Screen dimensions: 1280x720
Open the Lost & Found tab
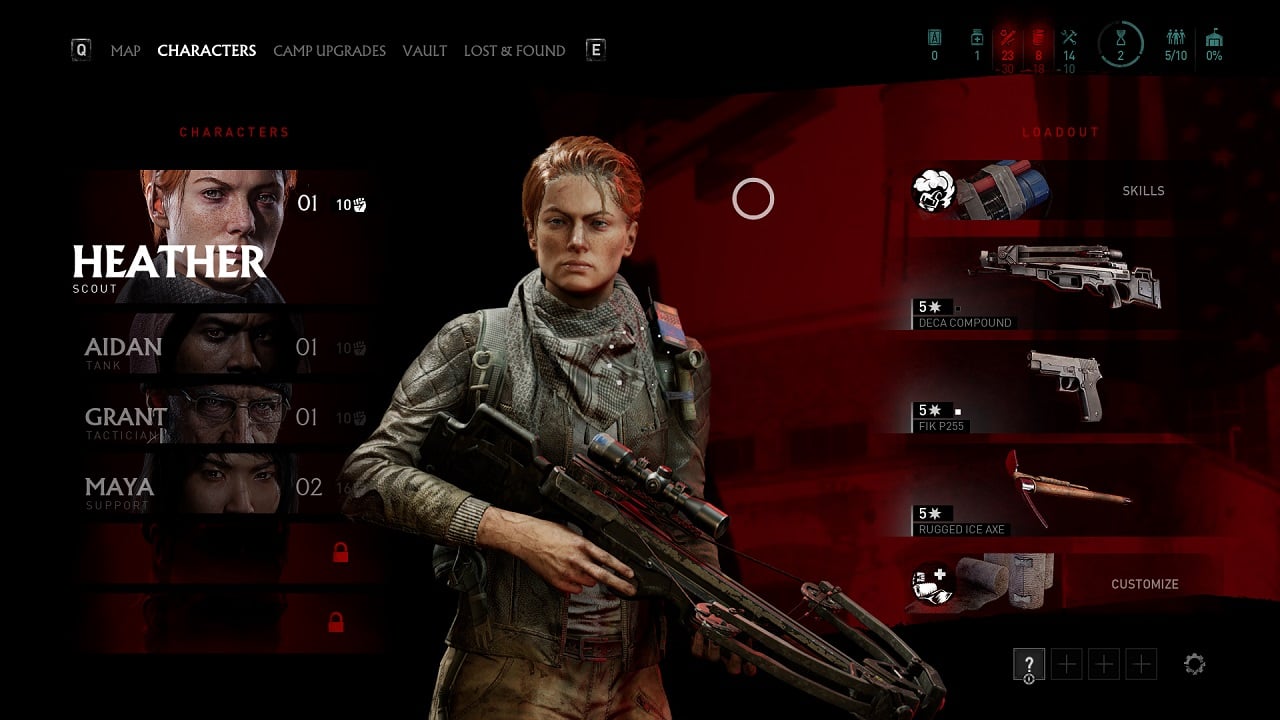[x=514, y=51]
